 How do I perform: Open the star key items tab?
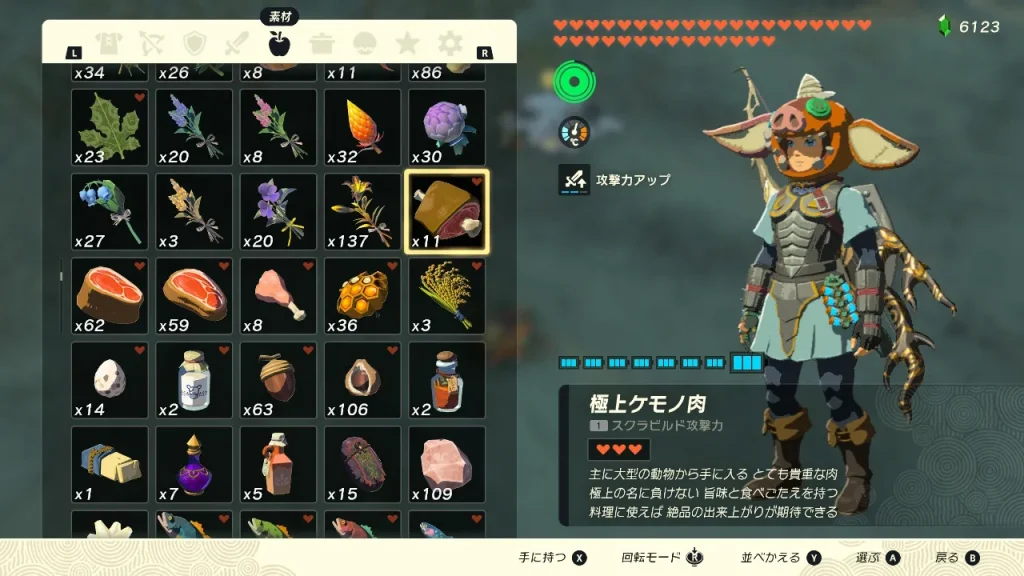[407, 43]
